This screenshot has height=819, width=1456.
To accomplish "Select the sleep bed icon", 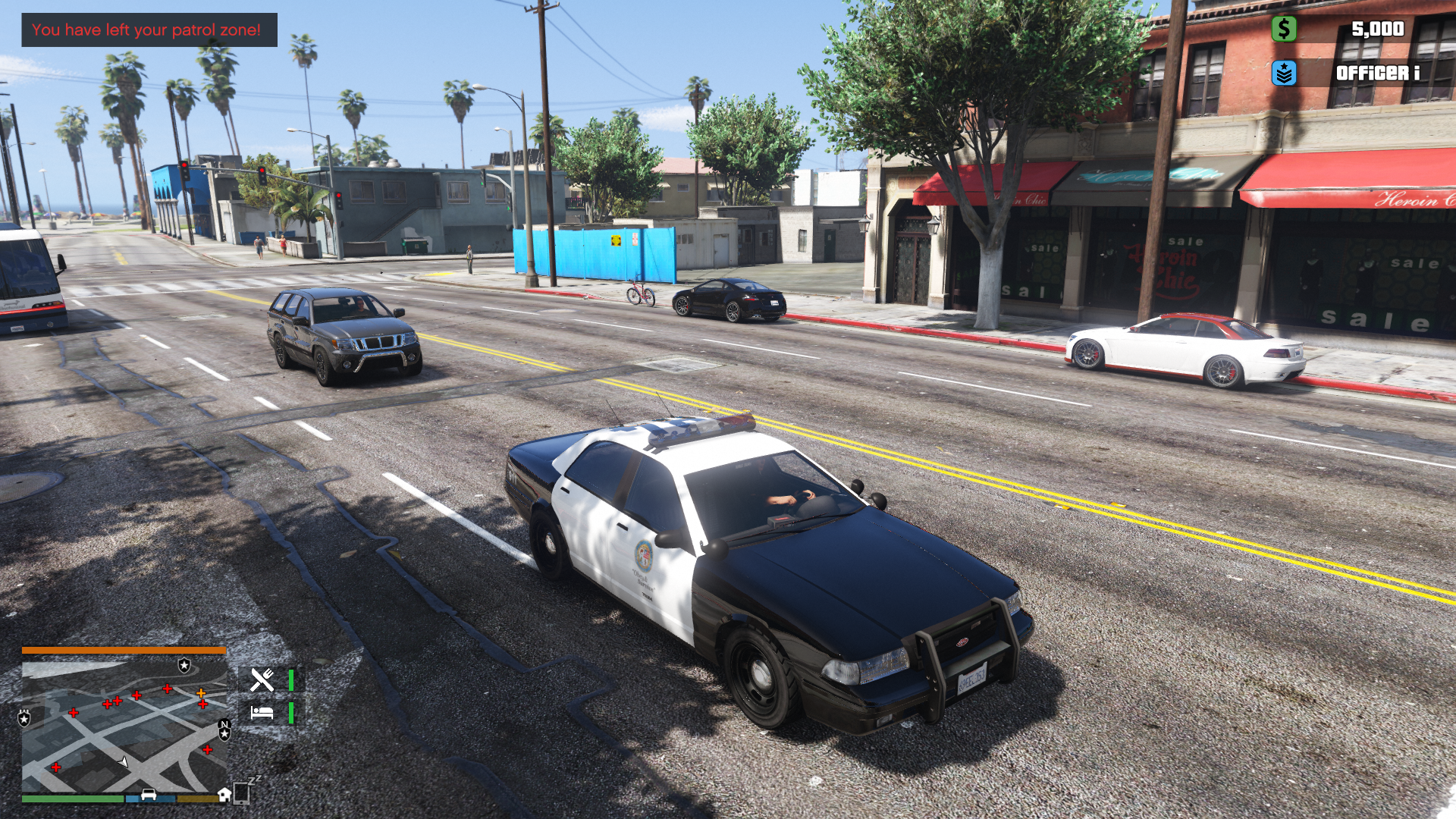I will point(262,713).
